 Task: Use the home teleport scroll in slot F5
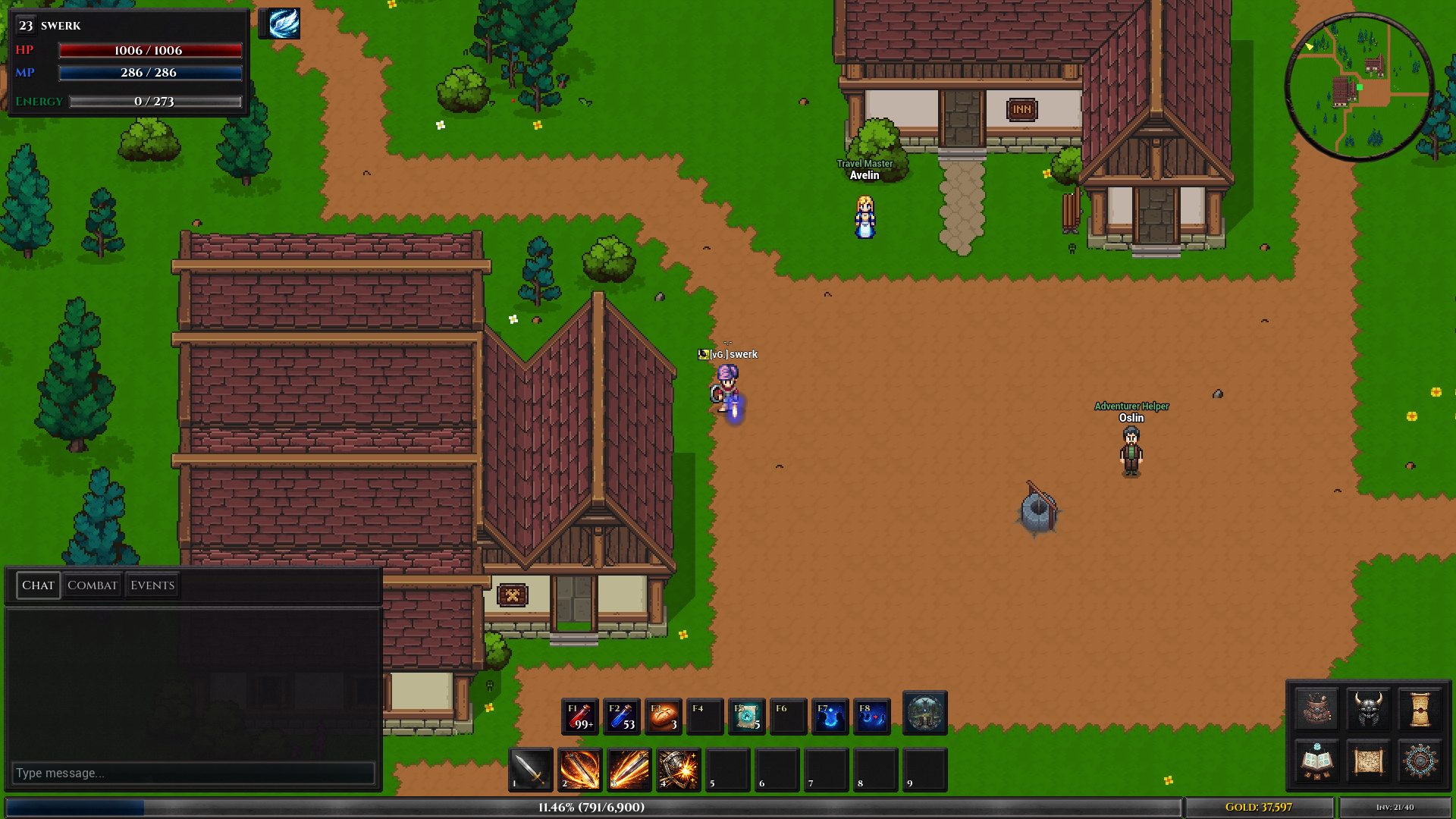pos(748,716)
